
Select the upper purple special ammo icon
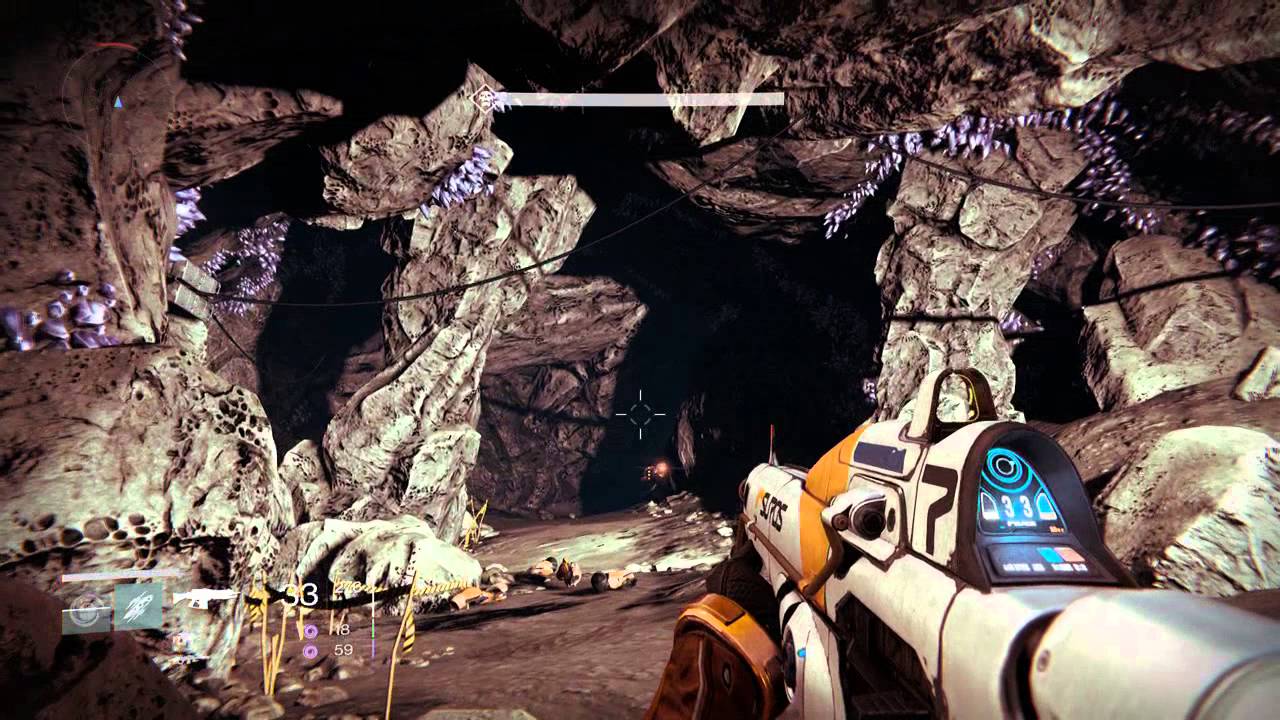pyautogui.click(x=310, y=630)
